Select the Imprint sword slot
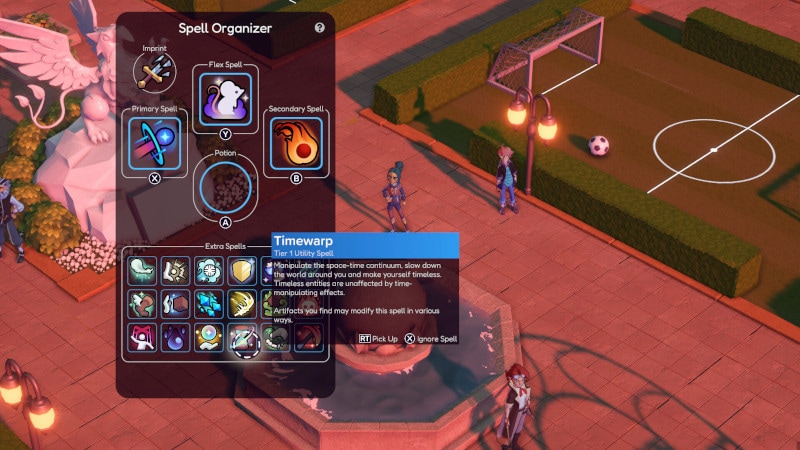 [x=153, y=70]
